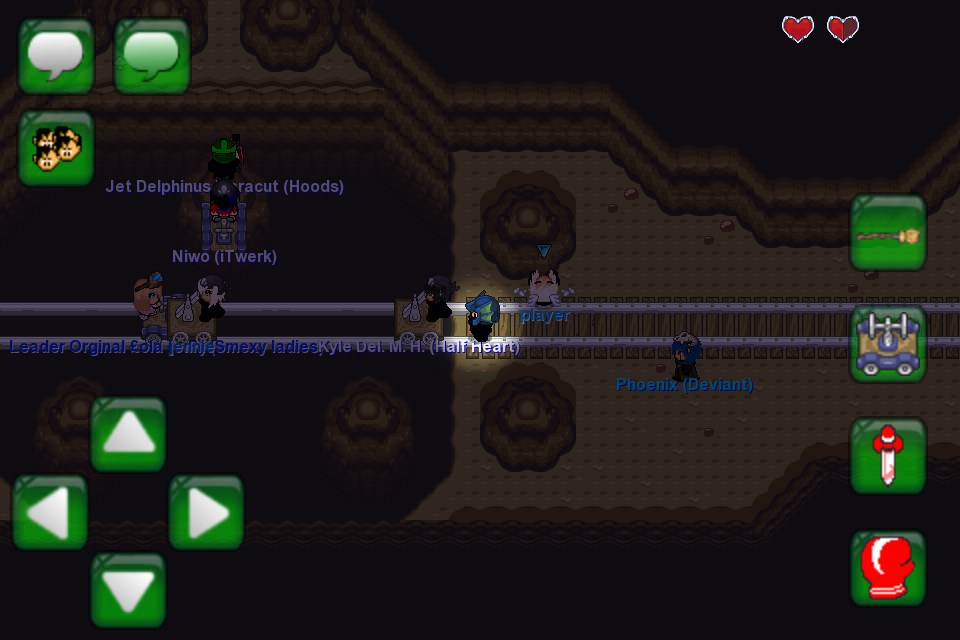This screenshot has width=960, height=640.
Task: Move down with the D-pad down arrow
Action: coord(128,590)
